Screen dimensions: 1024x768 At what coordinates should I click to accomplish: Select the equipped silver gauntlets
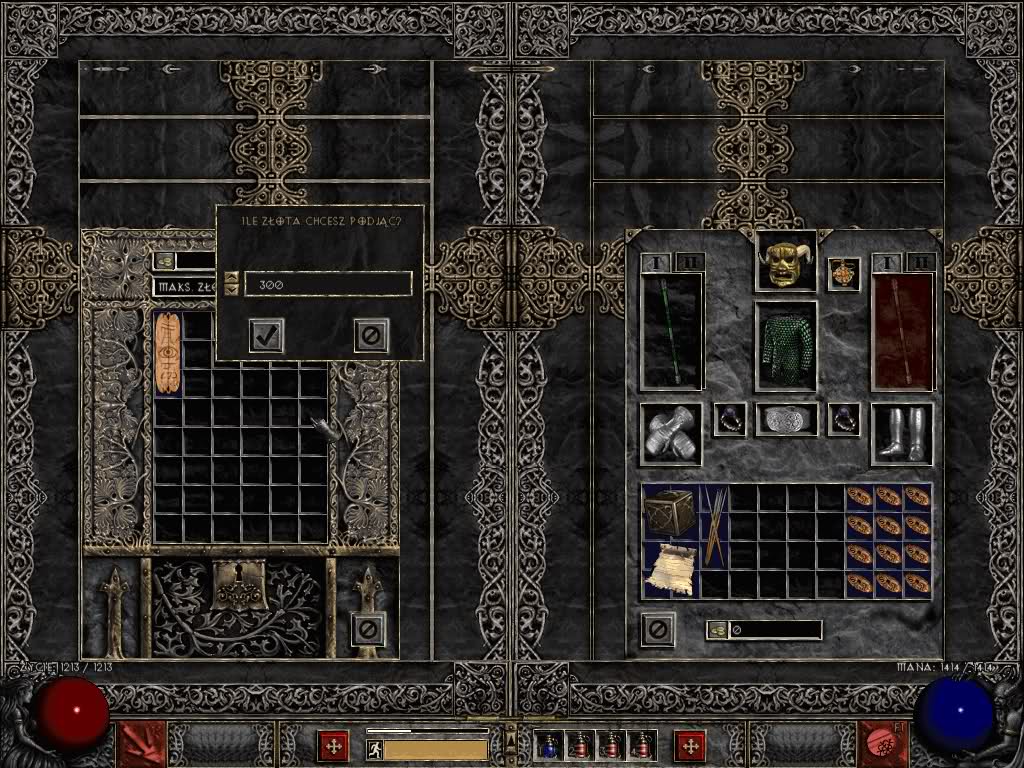click(x=671, y=434)
